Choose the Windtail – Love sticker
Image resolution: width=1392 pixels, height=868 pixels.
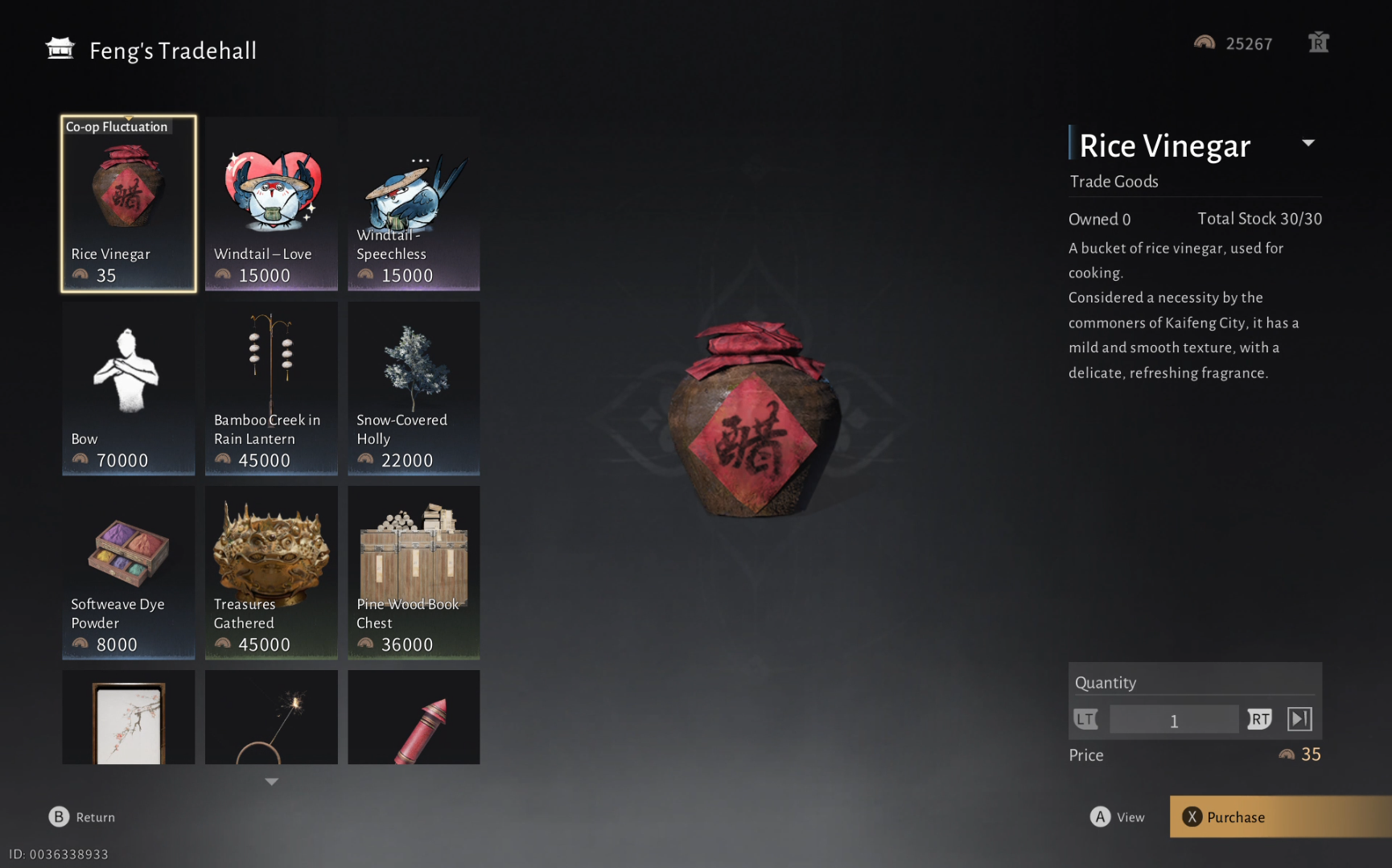[271, 204]
